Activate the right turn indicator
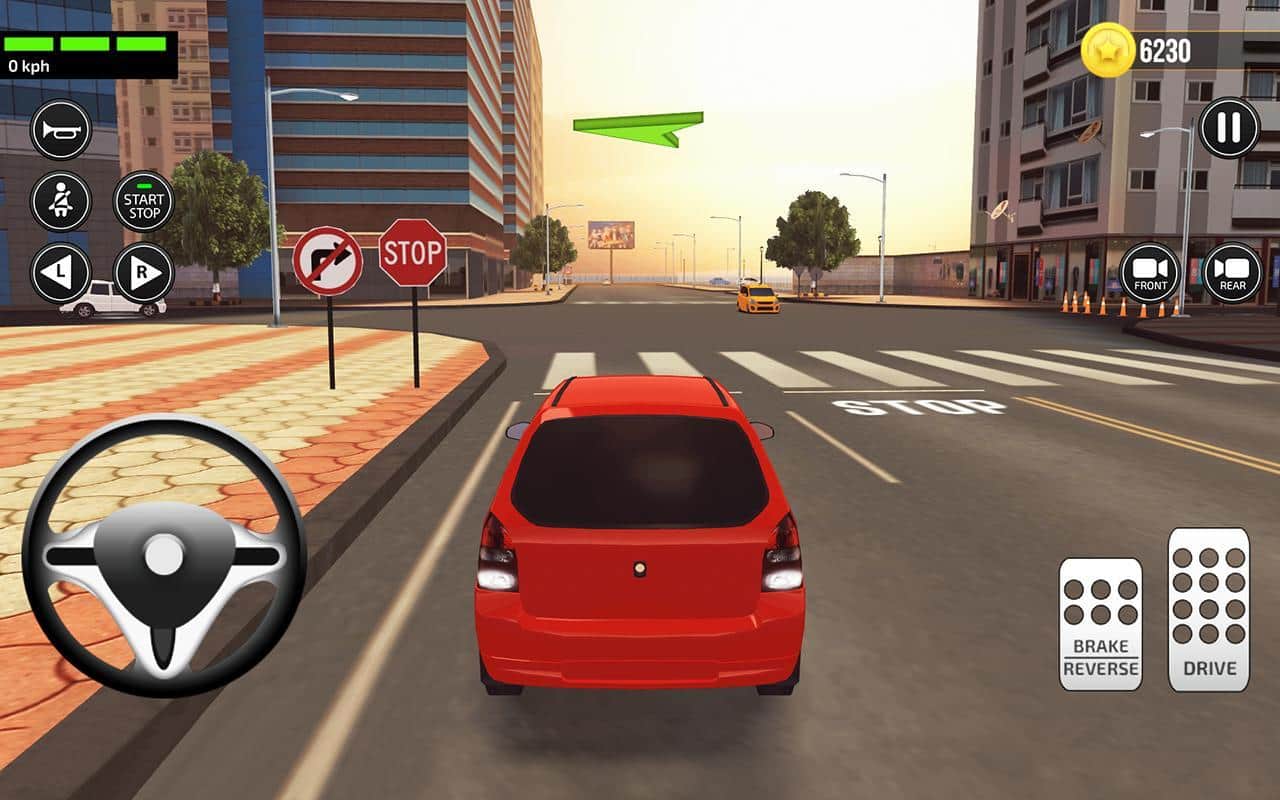The width and height of the screenshot is (1280, 800). (x=144, y=273)
